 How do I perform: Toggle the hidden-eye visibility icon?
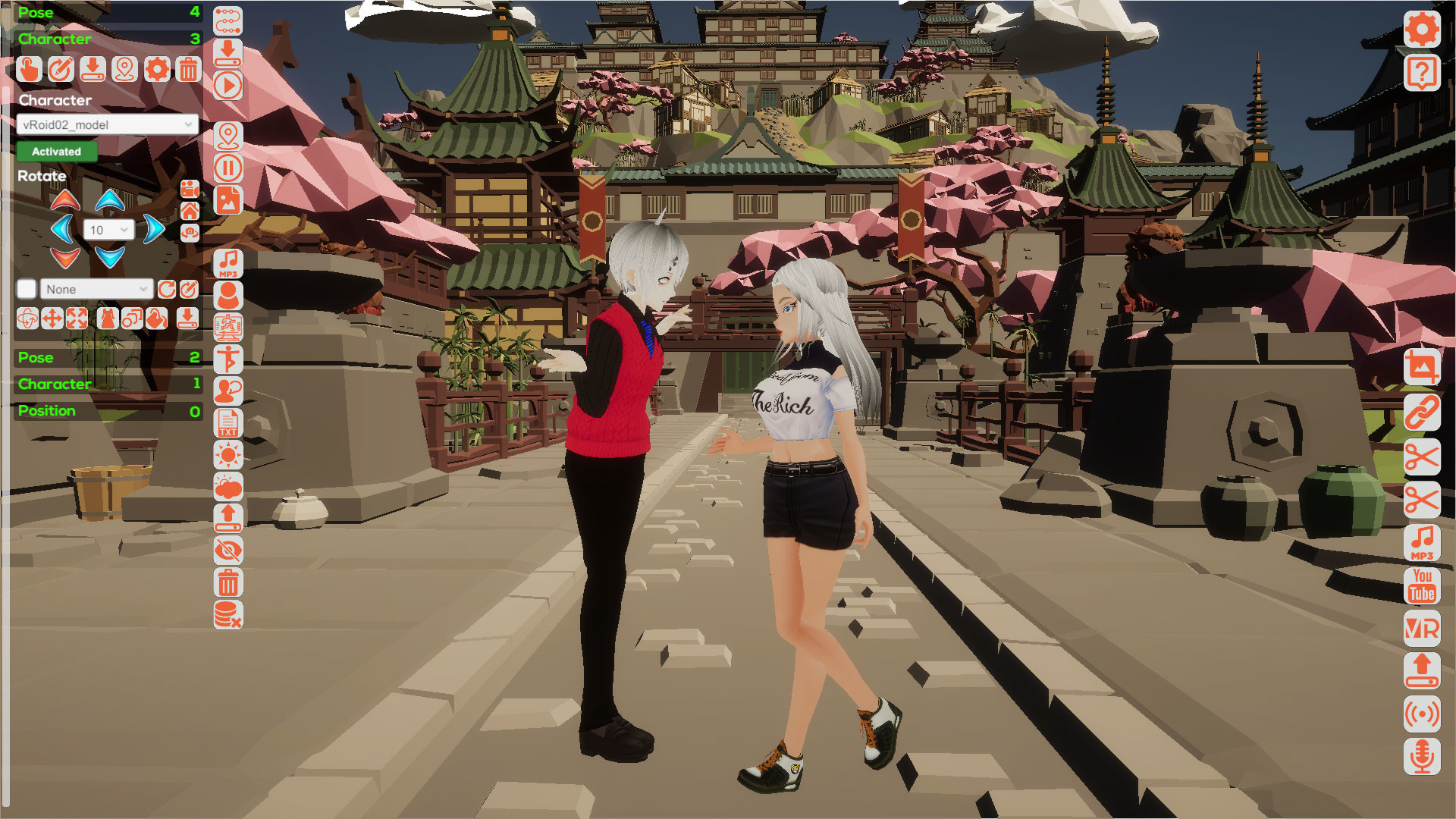(227, 549)
